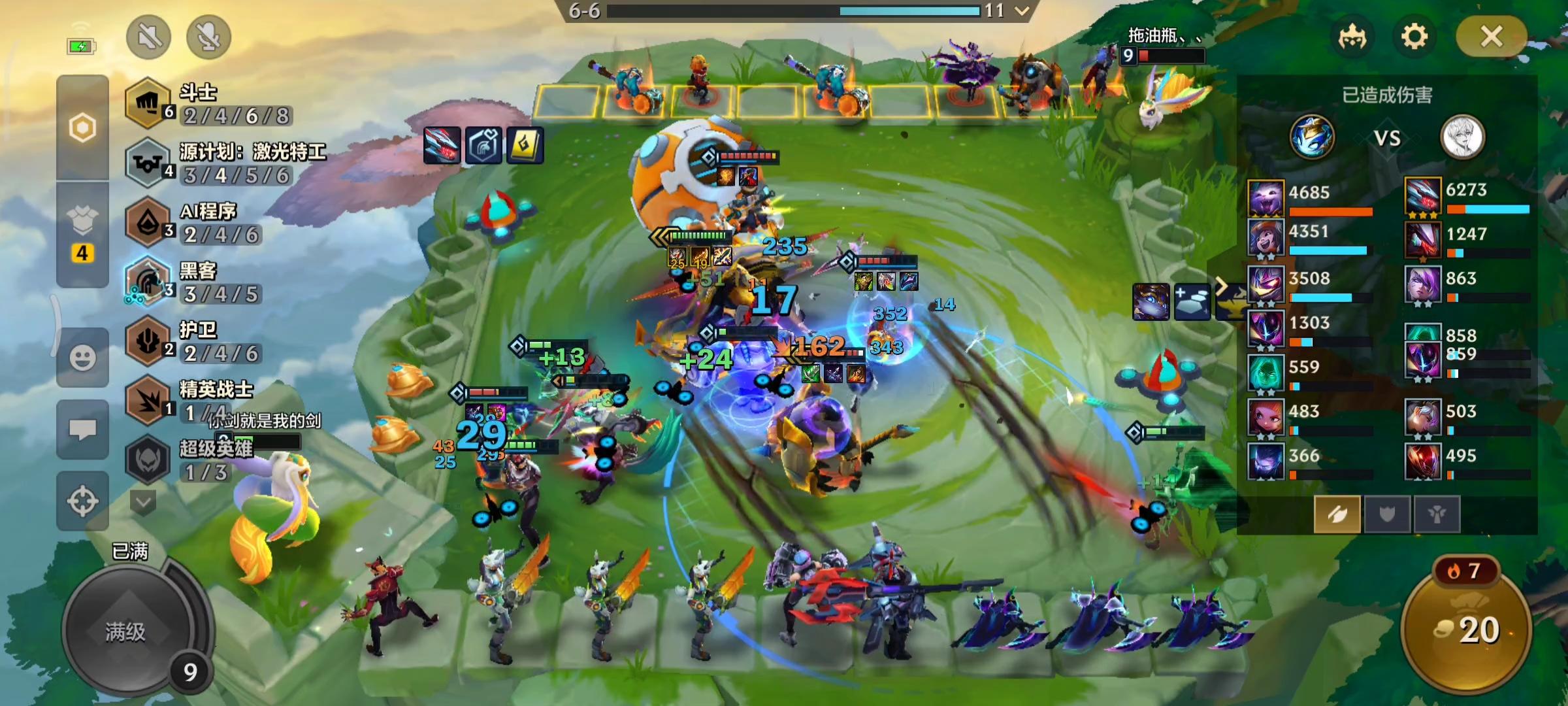Collapse the damage panel with the arrow

1220,286
